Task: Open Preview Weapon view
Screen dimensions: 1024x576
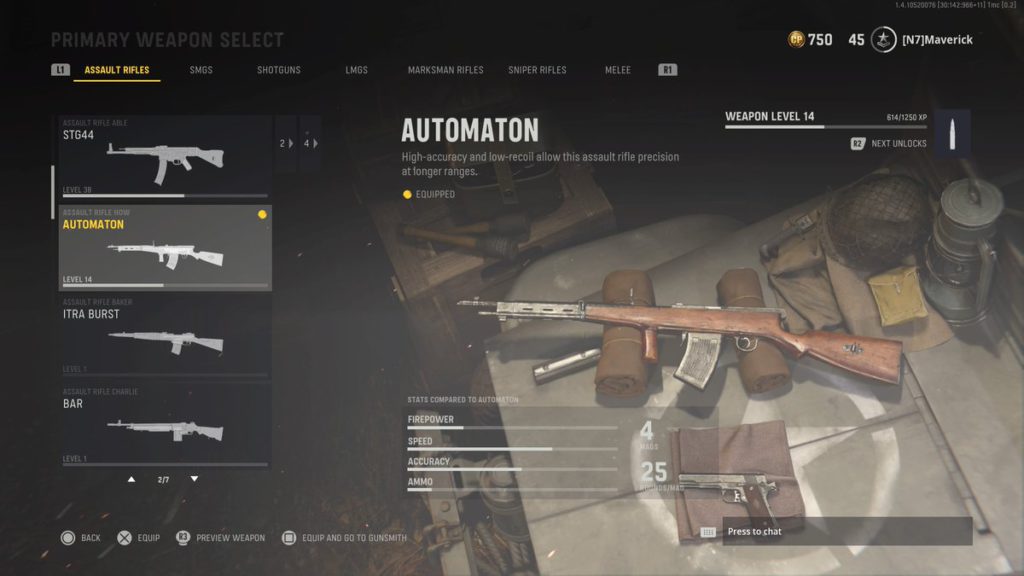Action: coord(221,538)
